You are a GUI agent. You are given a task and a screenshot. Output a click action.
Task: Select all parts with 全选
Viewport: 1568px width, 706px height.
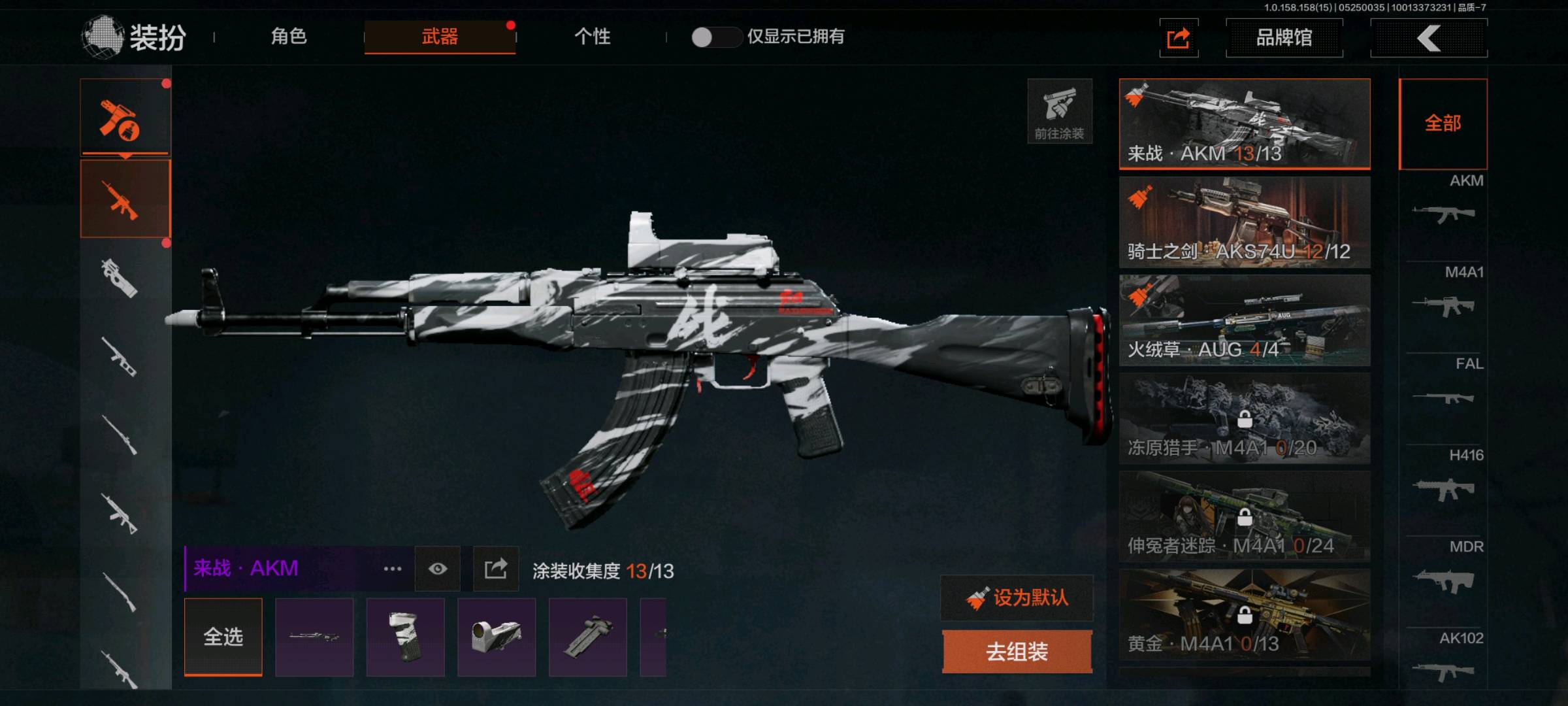223,637
